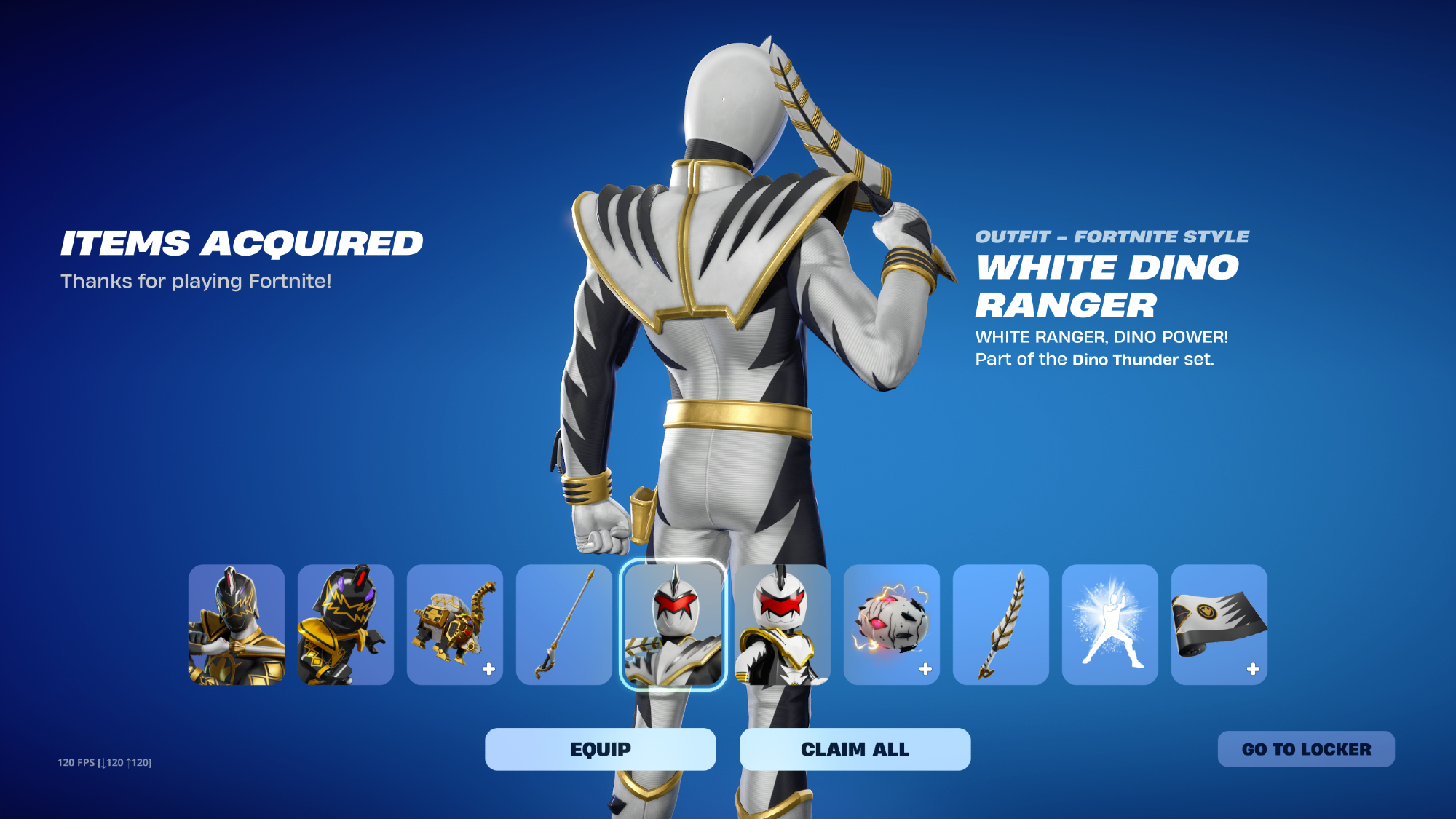The height and width of the screenshot is (819, 1456).
Task: Select the glowing pose emote thumbnail
Action: 1110,625
